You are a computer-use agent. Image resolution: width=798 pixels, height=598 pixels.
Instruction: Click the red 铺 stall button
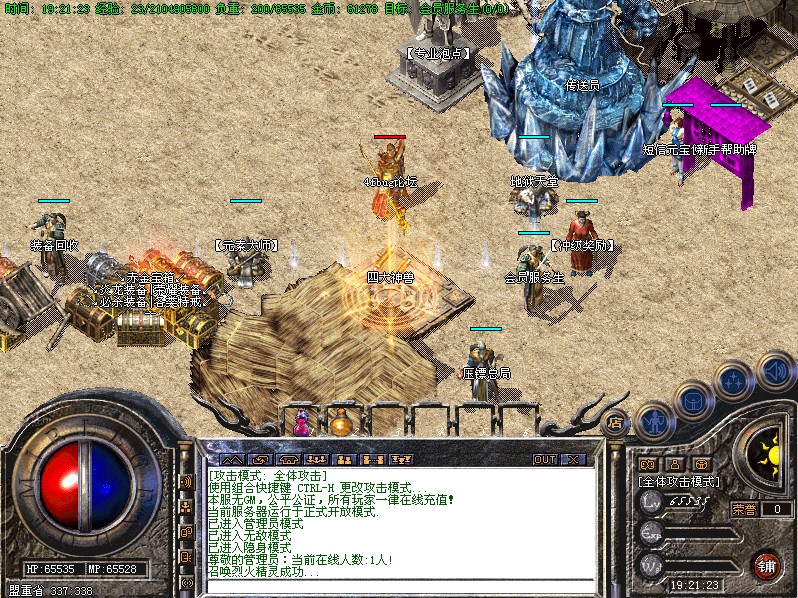click(766, 564)
